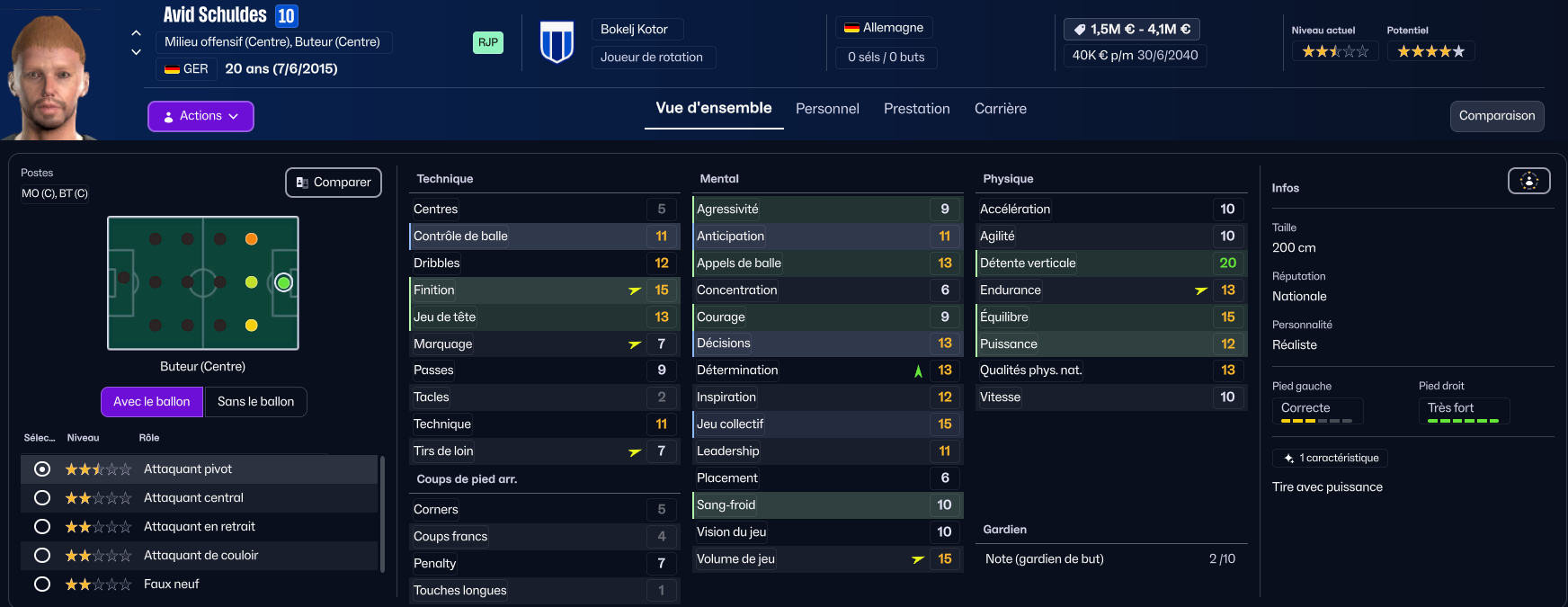
Task: Click the Infos panel settings icon
Action: [x=1528, y=181]
